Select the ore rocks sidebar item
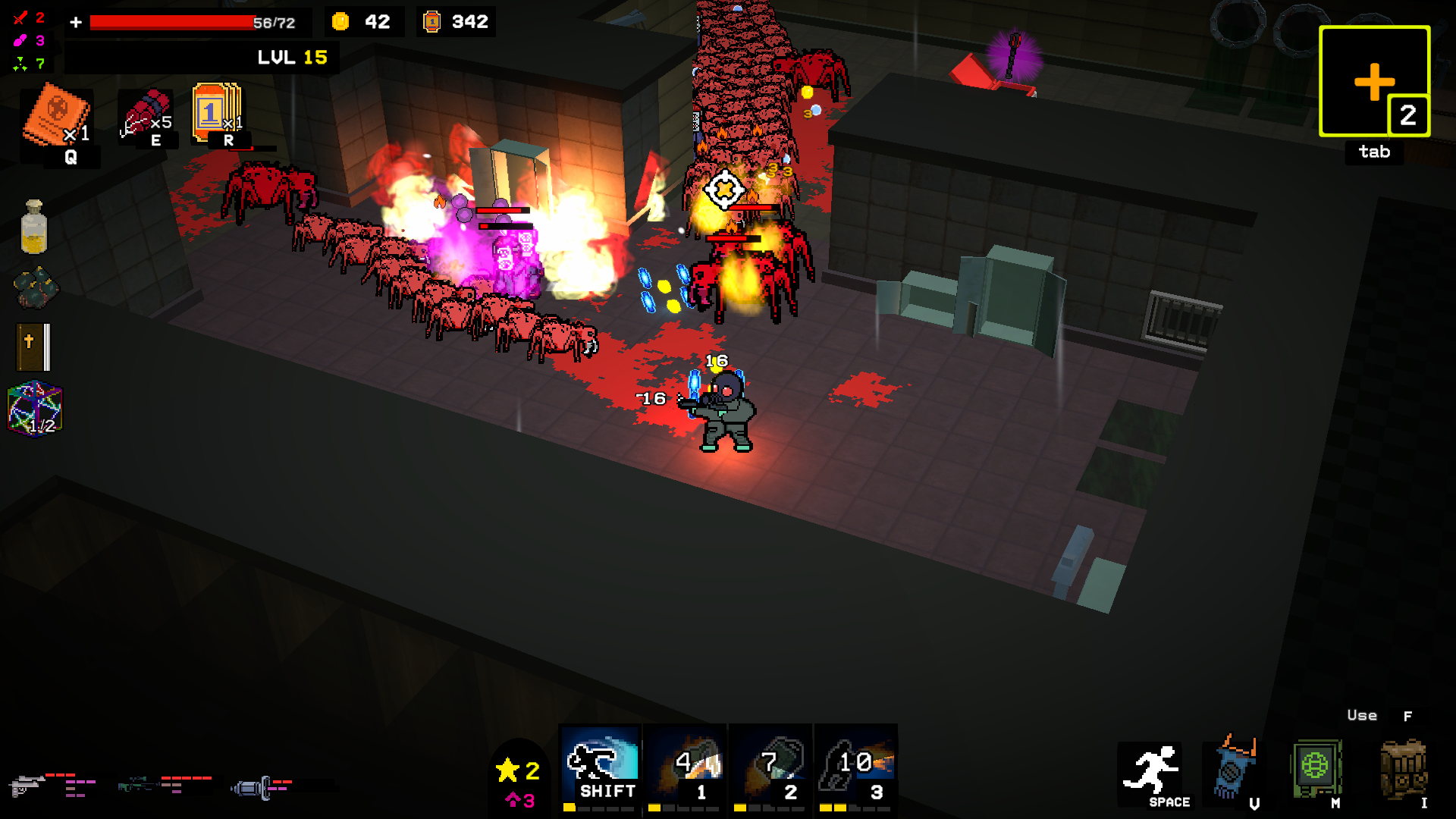This screenshot has width=1456, height=819. coord(36,287)
